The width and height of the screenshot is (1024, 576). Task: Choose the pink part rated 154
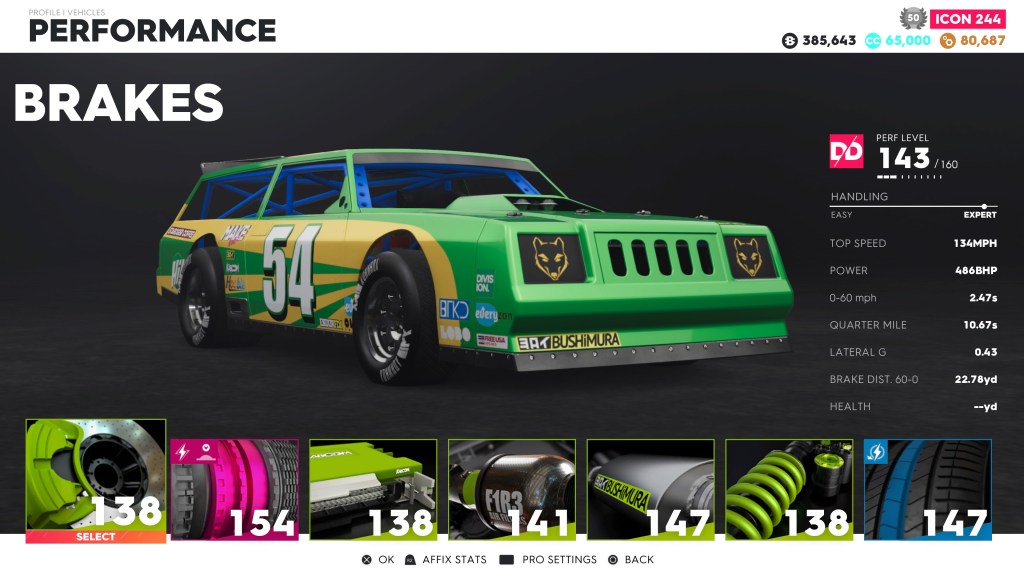tap(234, 490)
